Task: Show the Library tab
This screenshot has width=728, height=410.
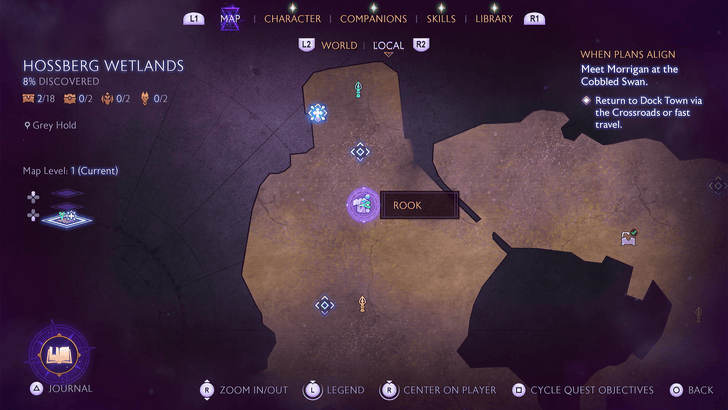Action: pyautogui.click(x=494, y=19)
